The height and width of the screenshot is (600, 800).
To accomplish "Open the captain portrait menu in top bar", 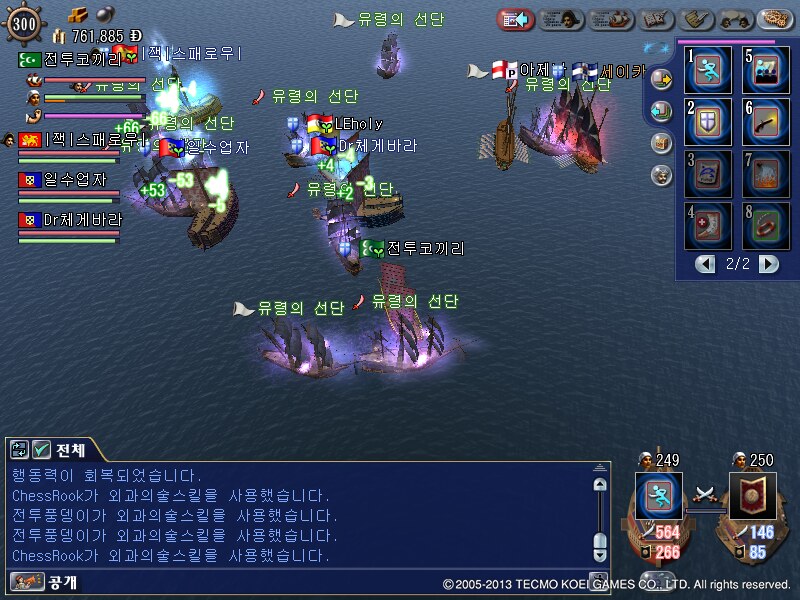I will click(562, 19).
